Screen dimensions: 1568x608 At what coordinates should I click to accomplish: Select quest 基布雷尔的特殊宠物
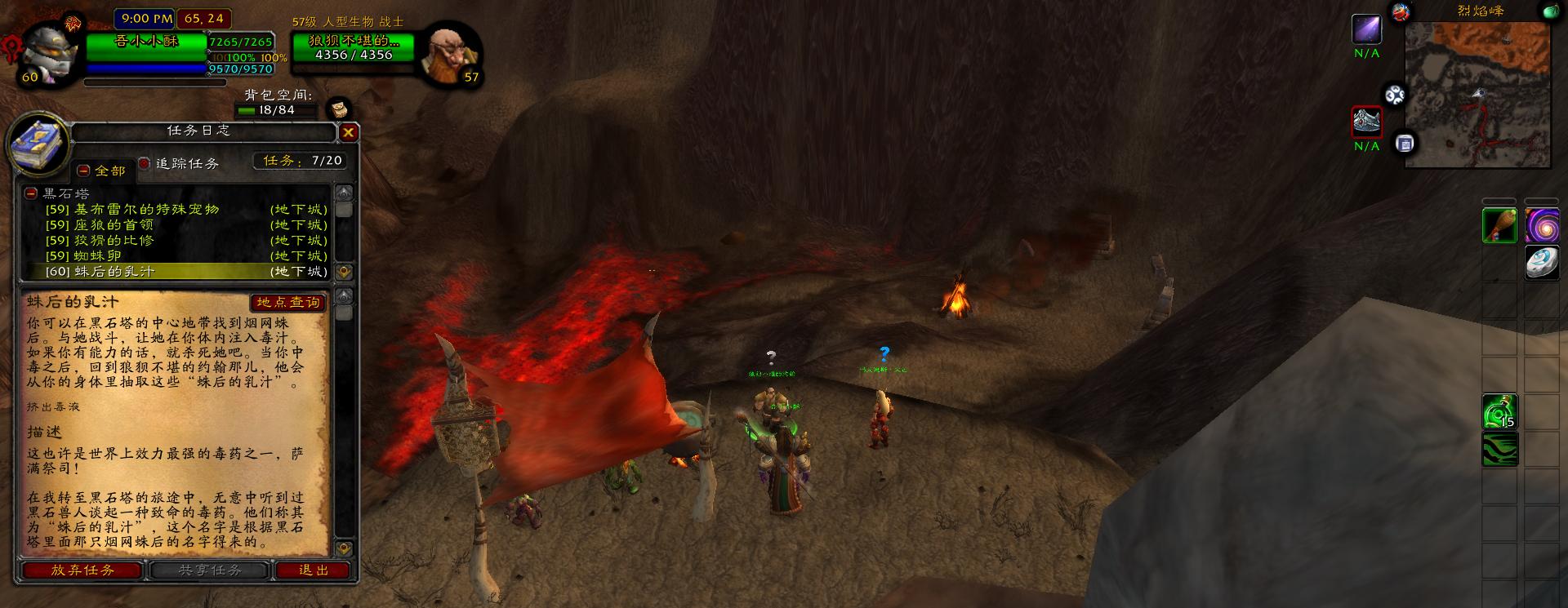147,210
